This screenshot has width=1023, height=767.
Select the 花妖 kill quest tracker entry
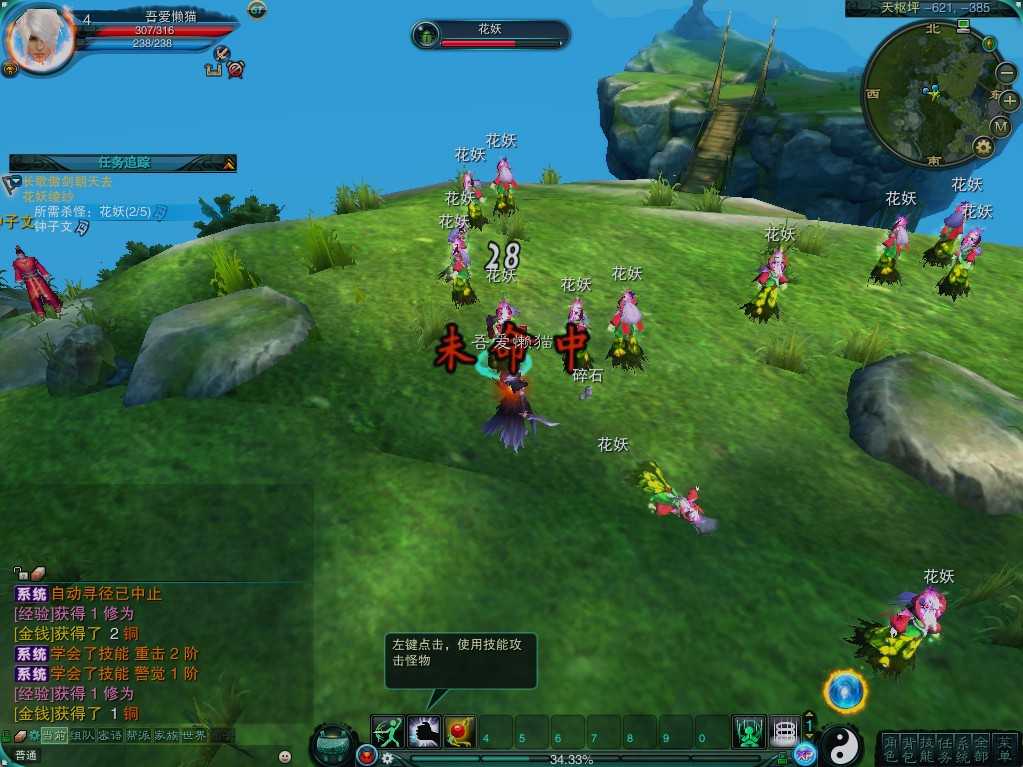pos(92,212)
